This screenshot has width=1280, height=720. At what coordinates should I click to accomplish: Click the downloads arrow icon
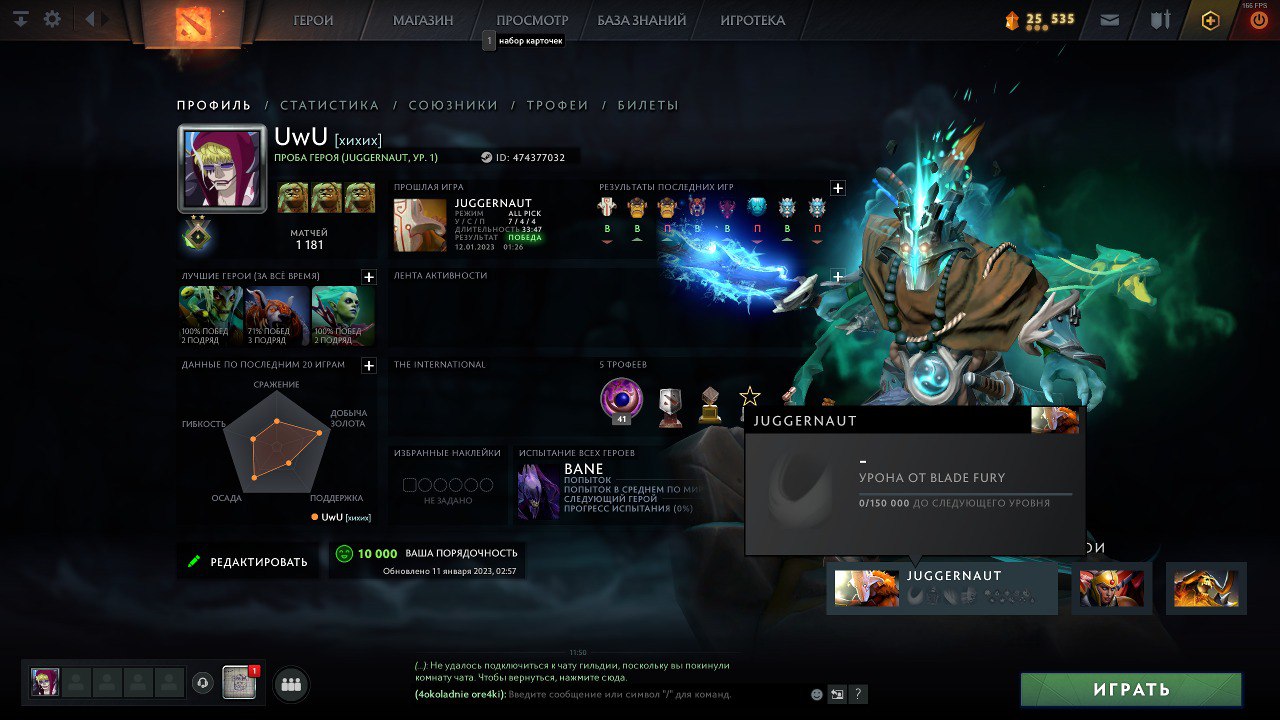(x=21, y=19)
